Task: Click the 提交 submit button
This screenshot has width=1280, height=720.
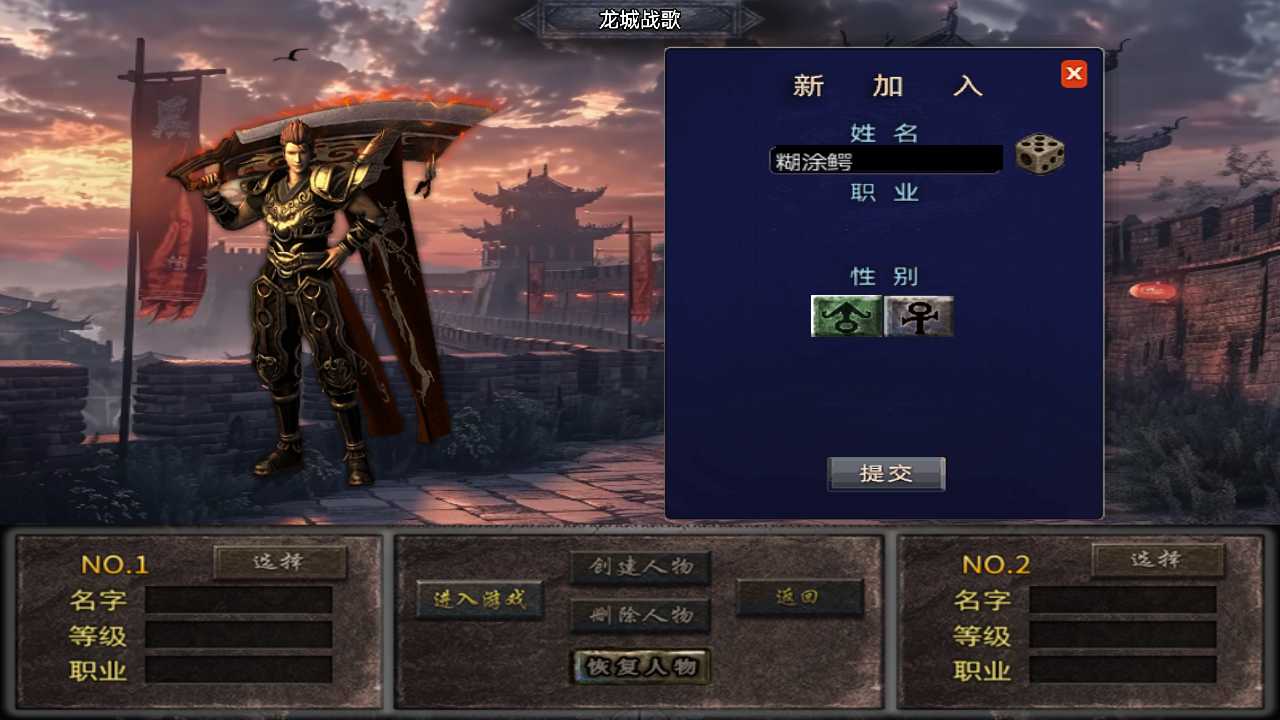Action: tap(884, 474)
